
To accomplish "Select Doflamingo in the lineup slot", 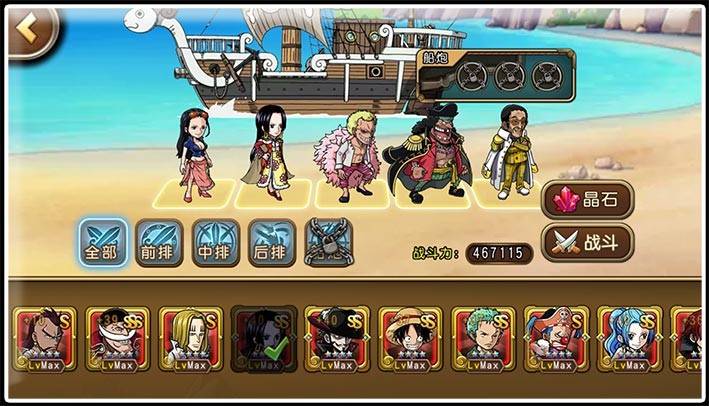I will (343, 160).
